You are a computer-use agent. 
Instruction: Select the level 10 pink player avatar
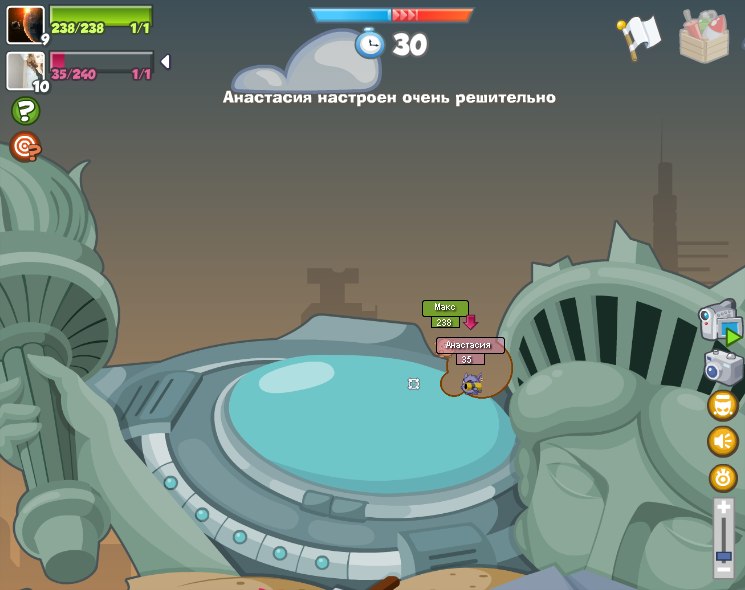(x=25, y=71)
